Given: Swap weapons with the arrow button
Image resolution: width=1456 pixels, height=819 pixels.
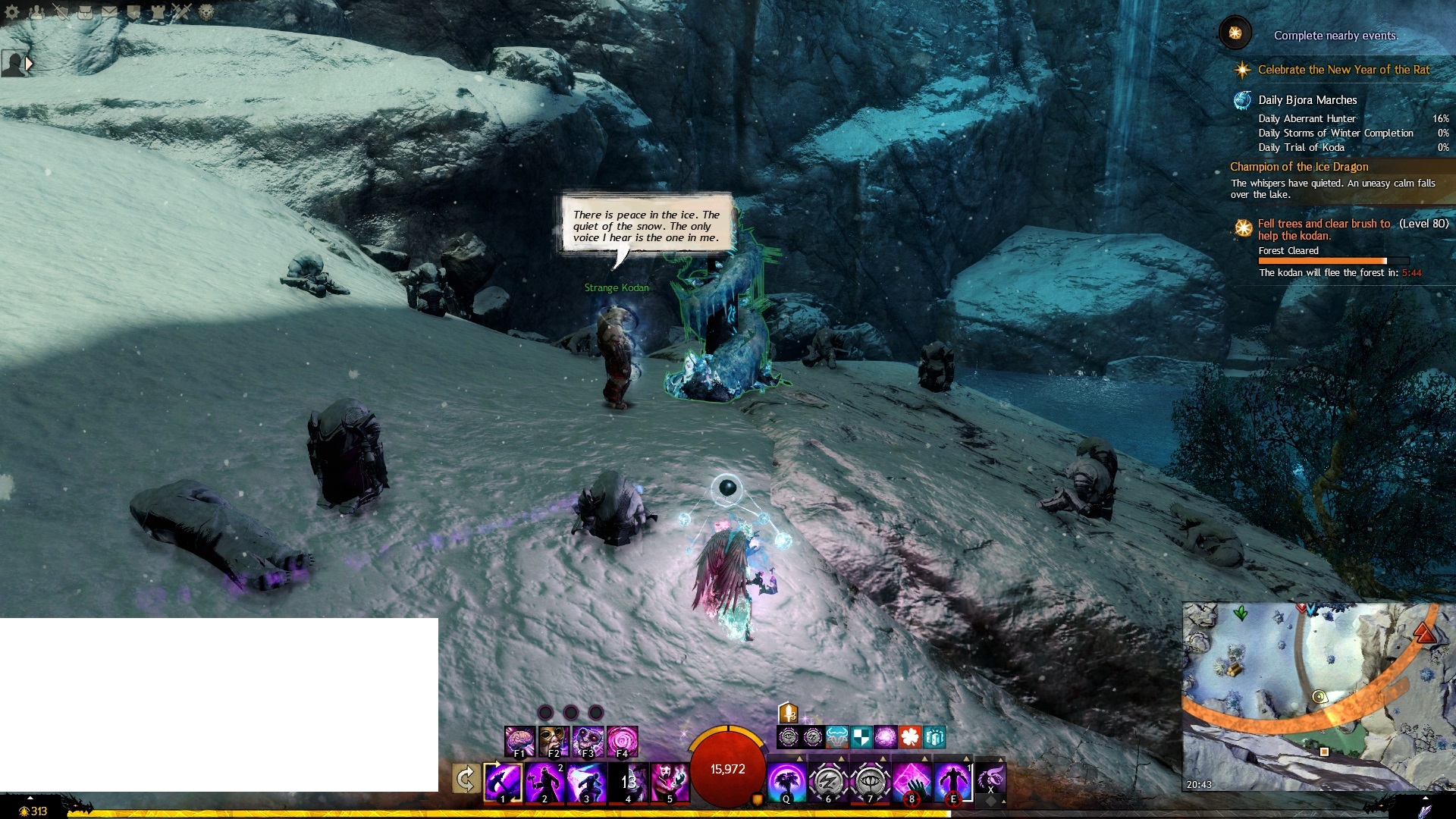Looking at the screenshot, I should pos(466,779).
